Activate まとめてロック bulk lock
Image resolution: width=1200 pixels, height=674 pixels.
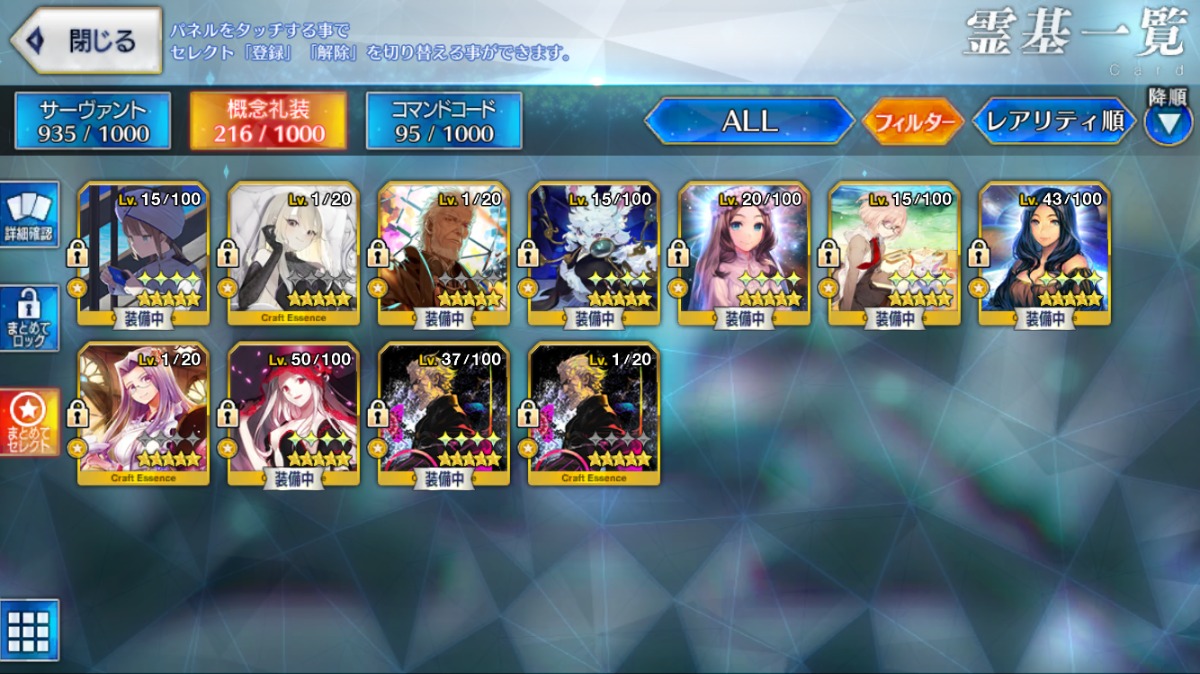click(x=30, y=318)
